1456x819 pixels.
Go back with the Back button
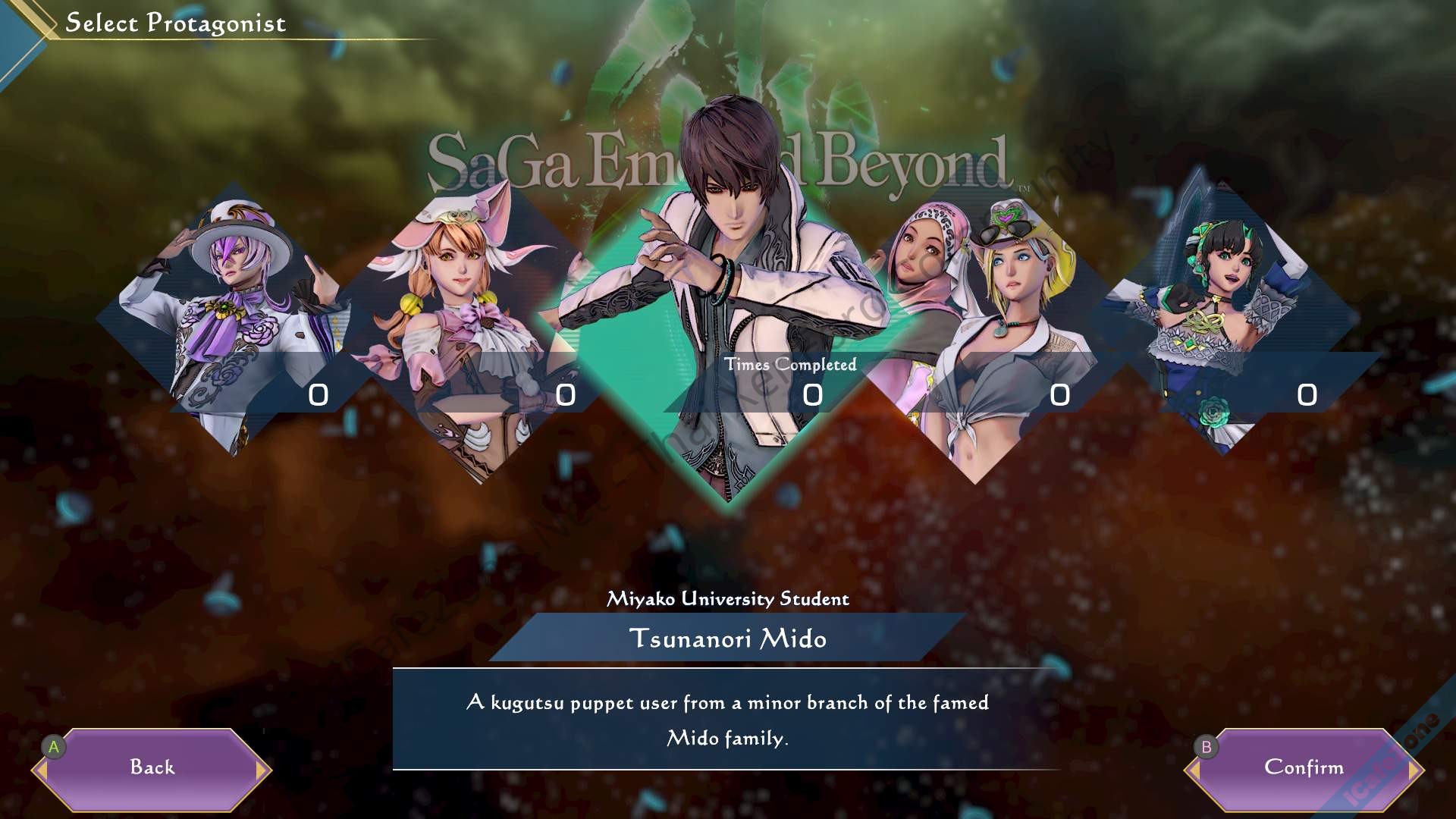pos(152,767)
